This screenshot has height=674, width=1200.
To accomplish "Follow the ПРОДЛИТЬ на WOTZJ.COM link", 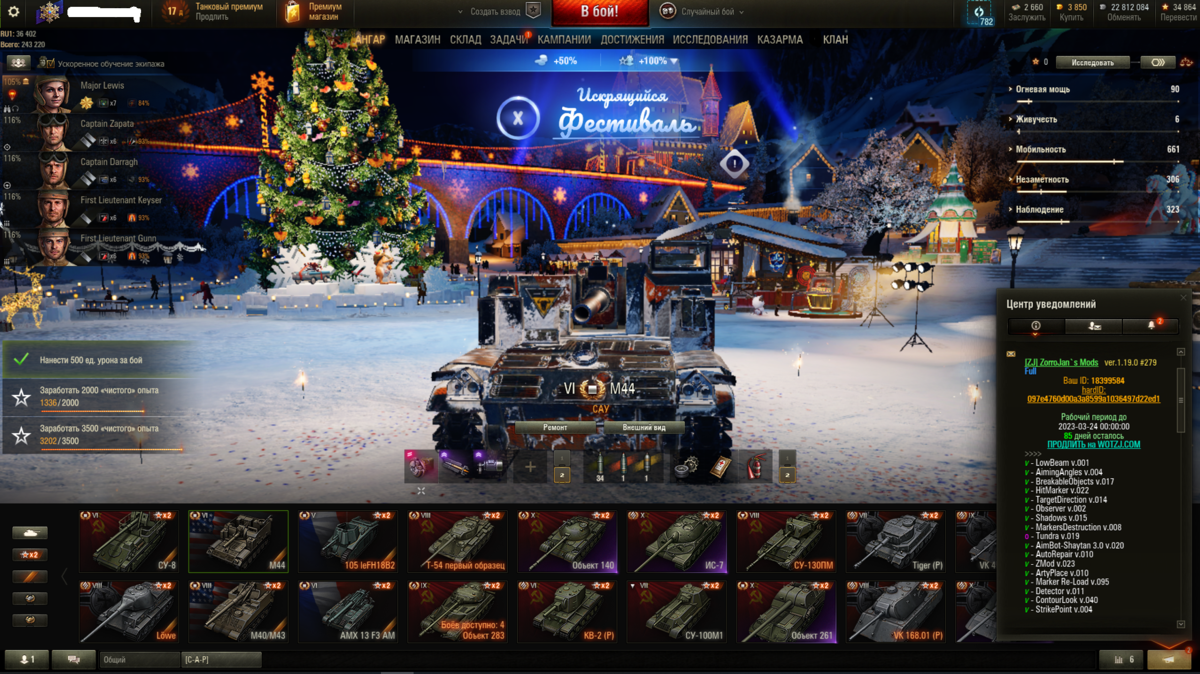I will click(1093, 445).
